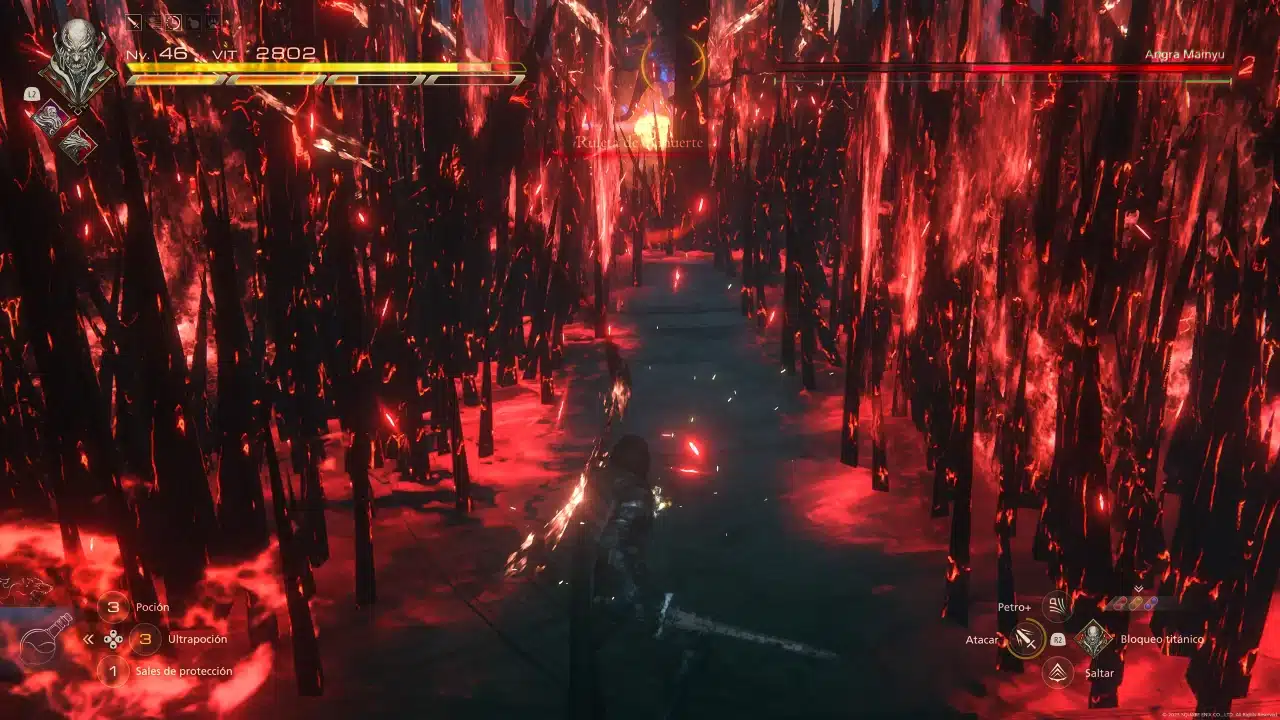Switch to the bearded elder Eikon icon
This screenshot has width=1280, height=720.
48,118
